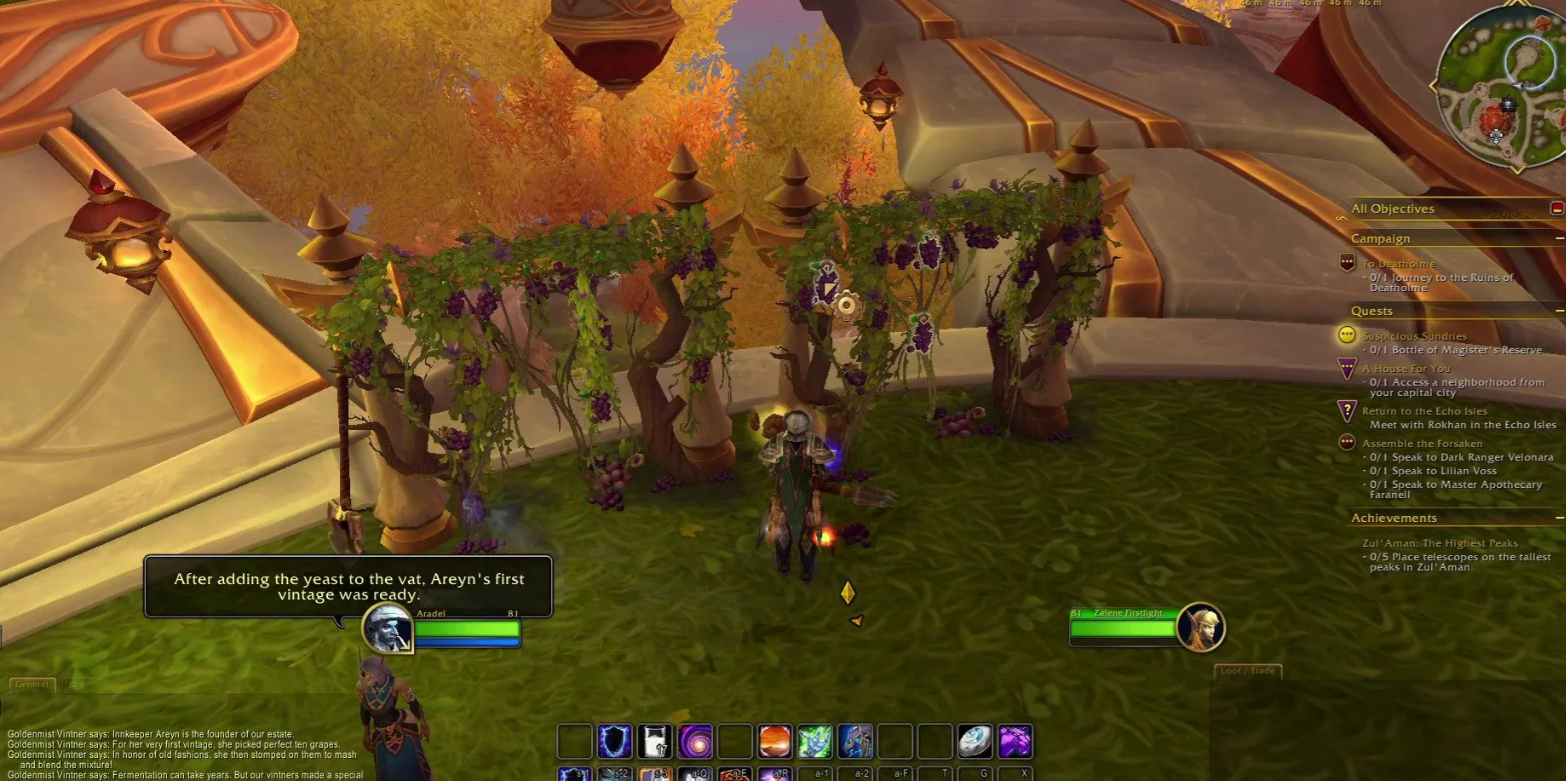Viewport: 1566px width, 781px height.
Task: Open the Return to the Echo Isles quest
Action: pos(1424,411)
